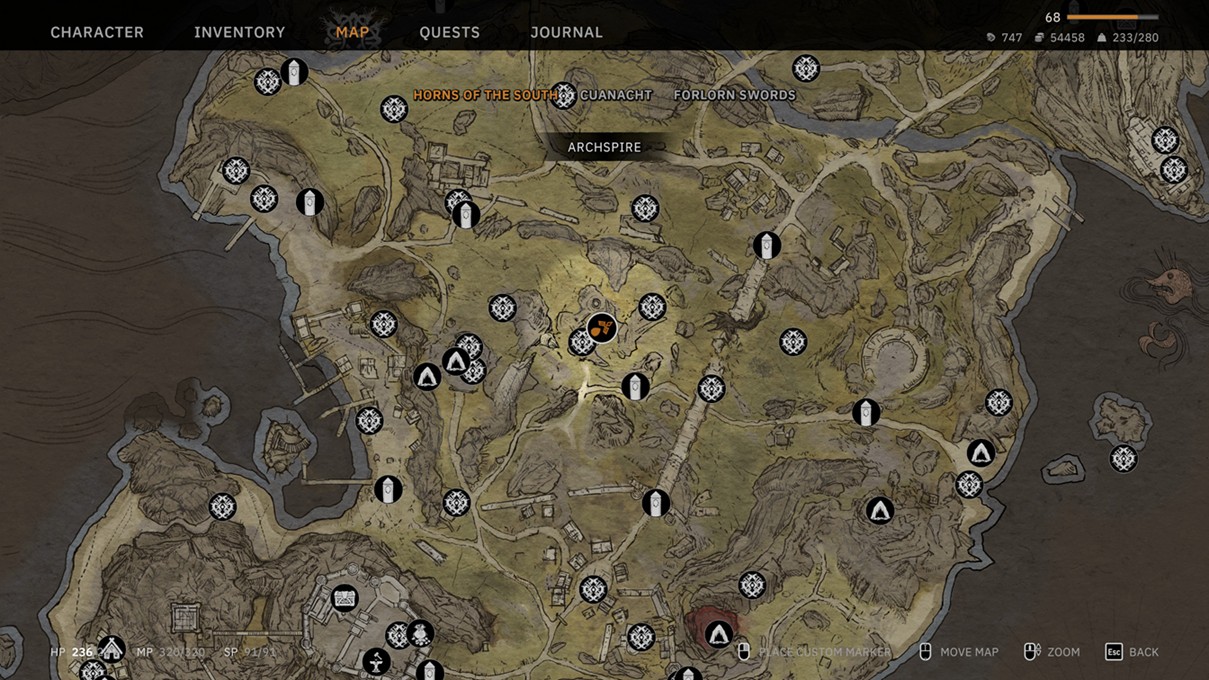Select the Map tab
The image size is (1209, 680).
tap(352, 33)
